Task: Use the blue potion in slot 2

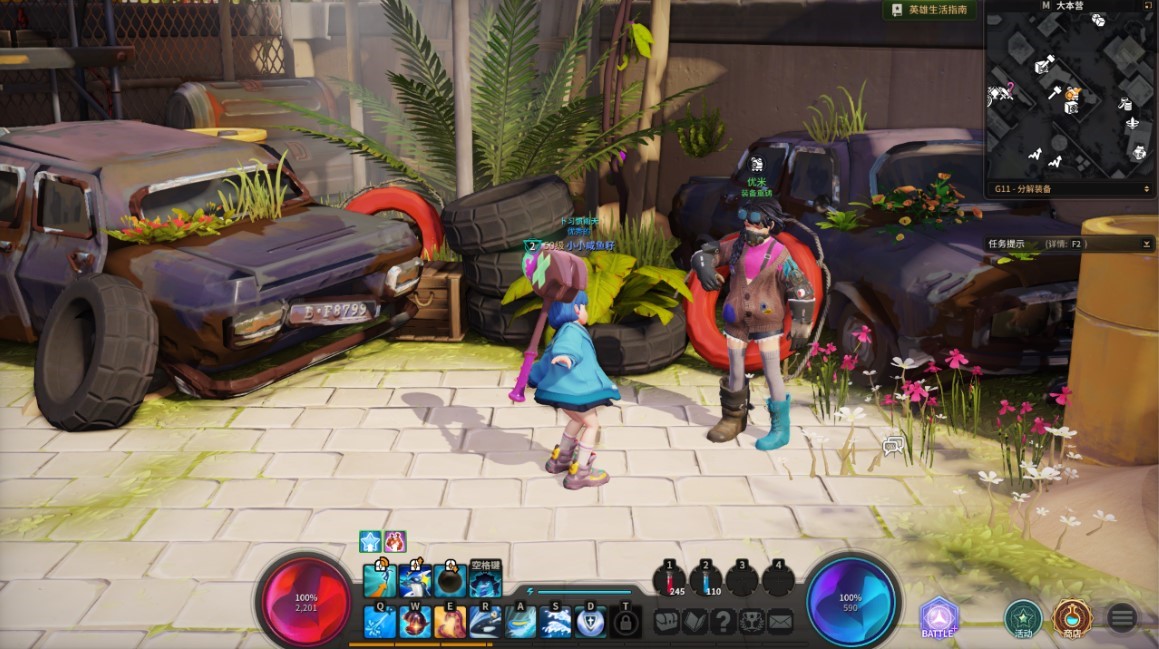Action: tap(705, 579)
